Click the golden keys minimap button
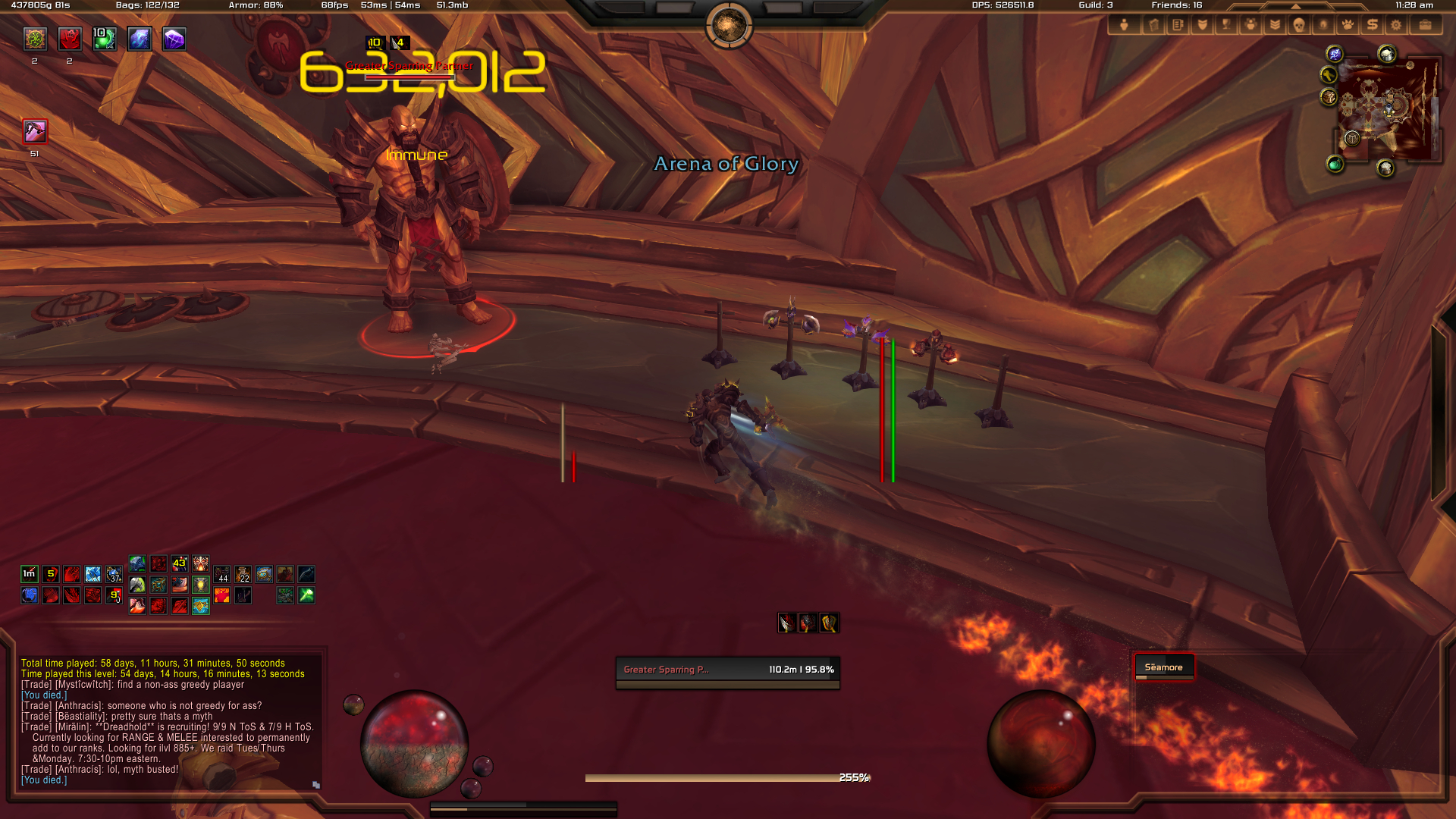This screenshot has width=1456, height=819. (x=1328, y=74)
